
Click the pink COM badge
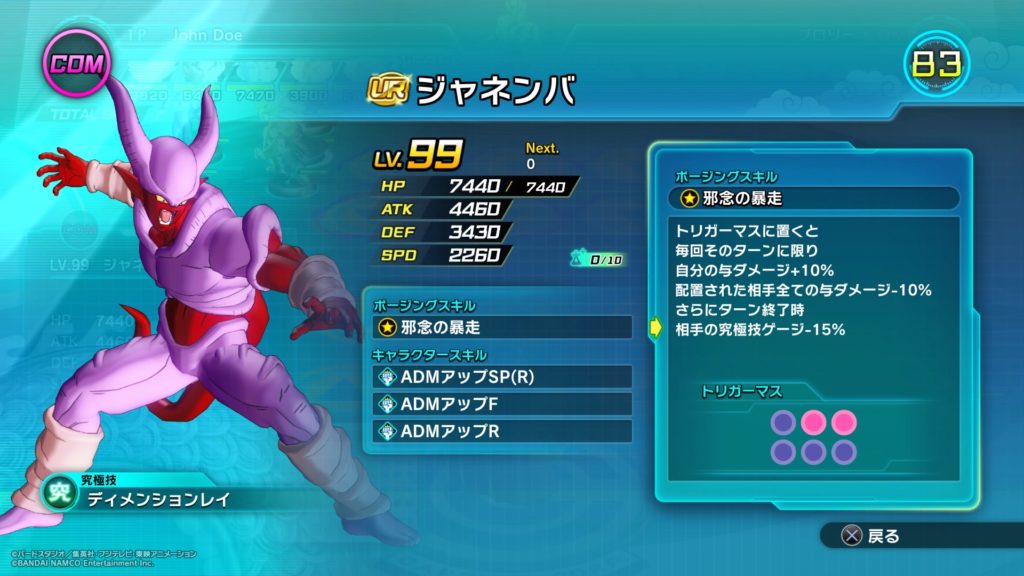tap(75, 65)
